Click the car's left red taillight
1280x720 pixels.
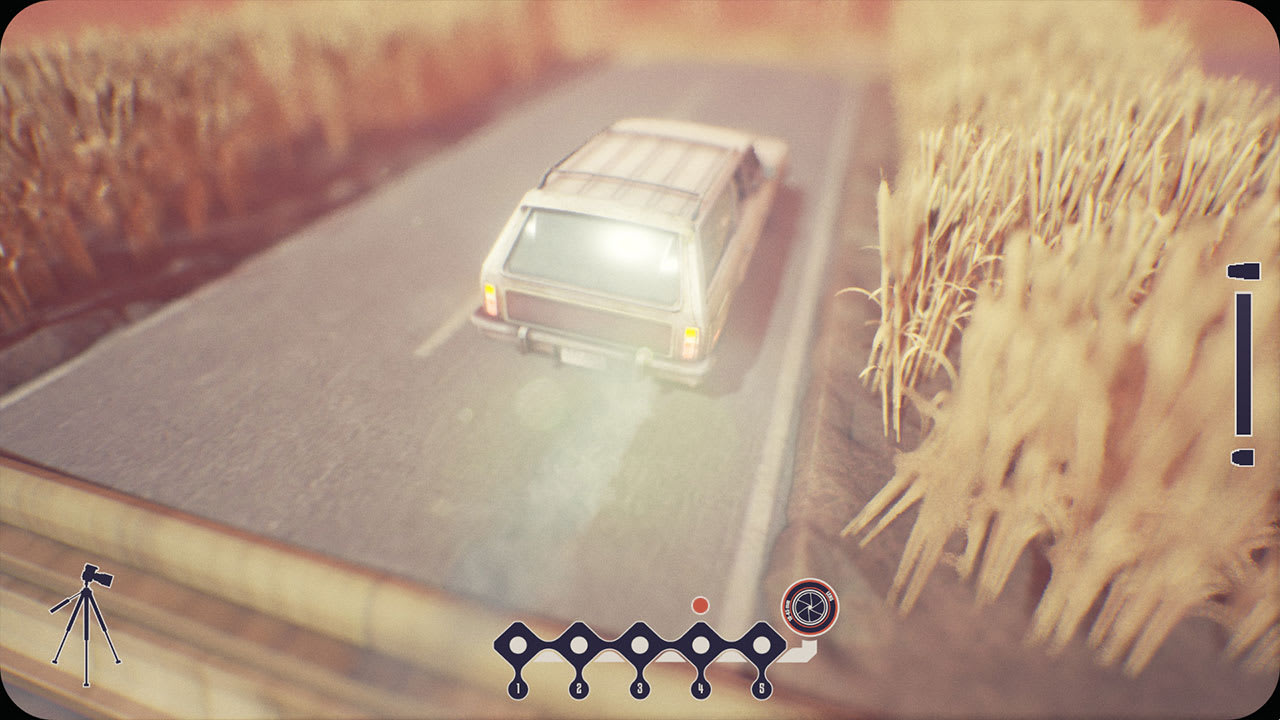pyautogui.click(x=492, y=299)
